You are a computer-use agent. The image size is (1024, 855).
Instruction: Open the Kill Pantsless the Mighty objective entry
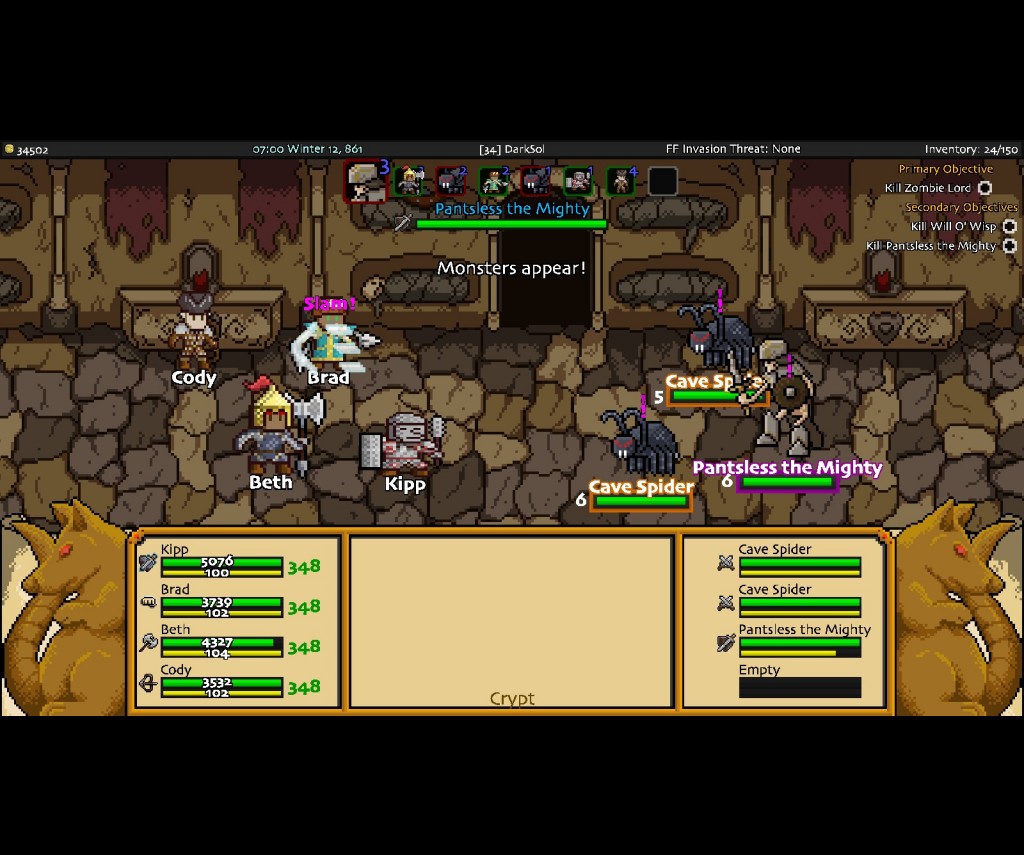931,246
